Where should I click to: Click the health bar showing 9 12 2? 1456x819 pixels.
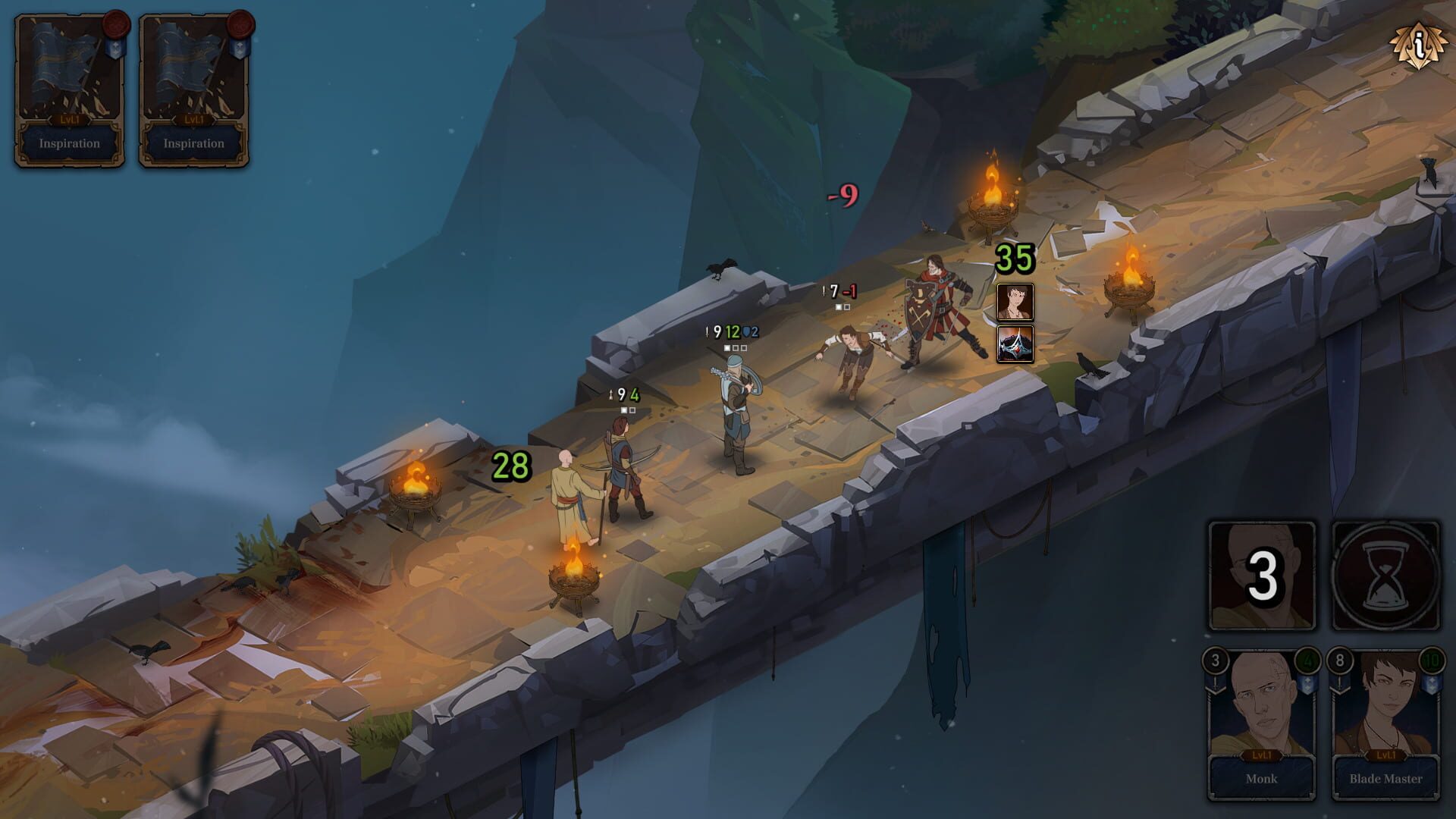tap(732, 331)
